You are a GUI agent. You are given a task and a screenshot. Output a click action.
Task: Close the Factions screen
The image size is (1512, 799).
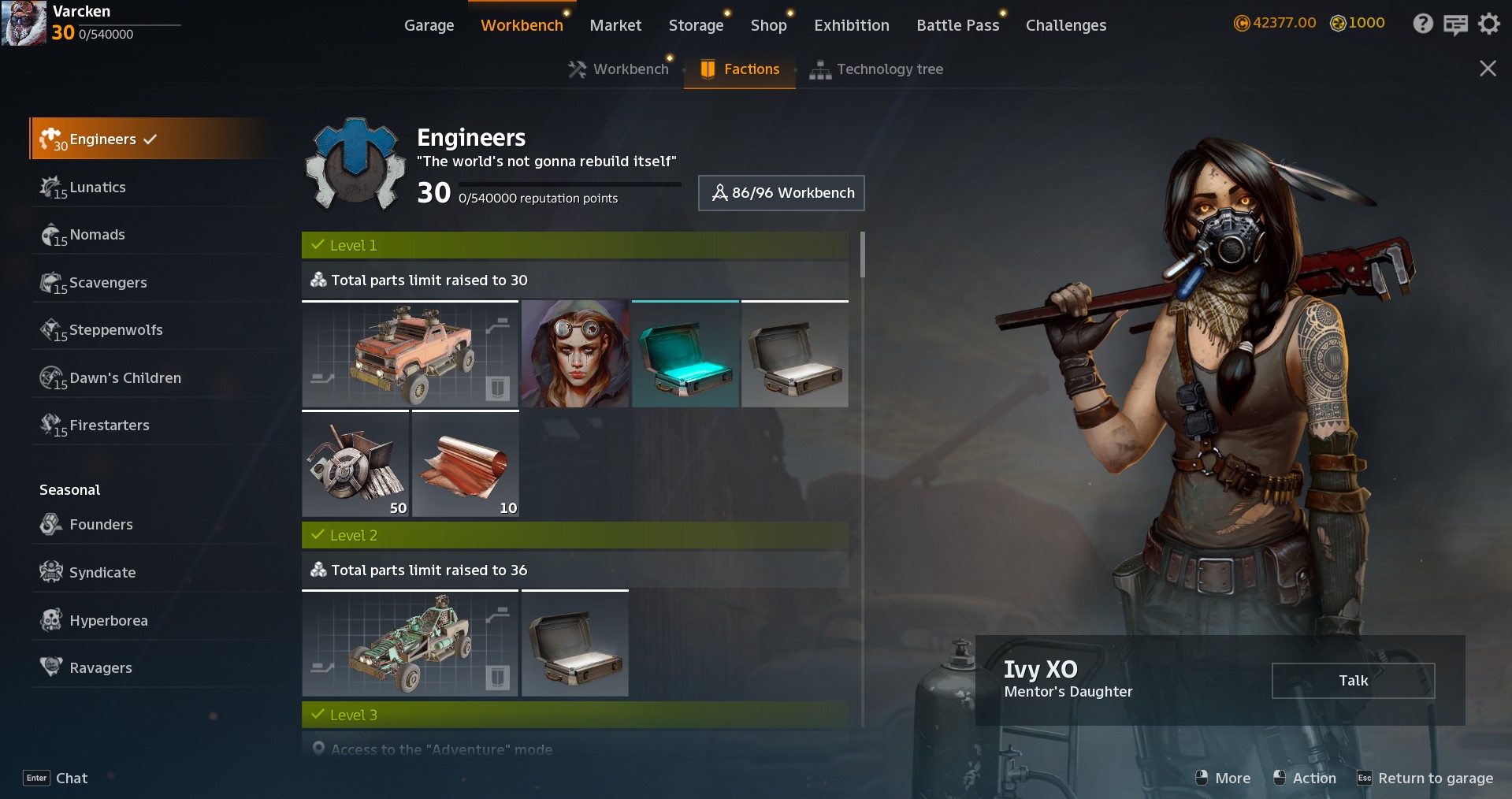point(1487,69)
